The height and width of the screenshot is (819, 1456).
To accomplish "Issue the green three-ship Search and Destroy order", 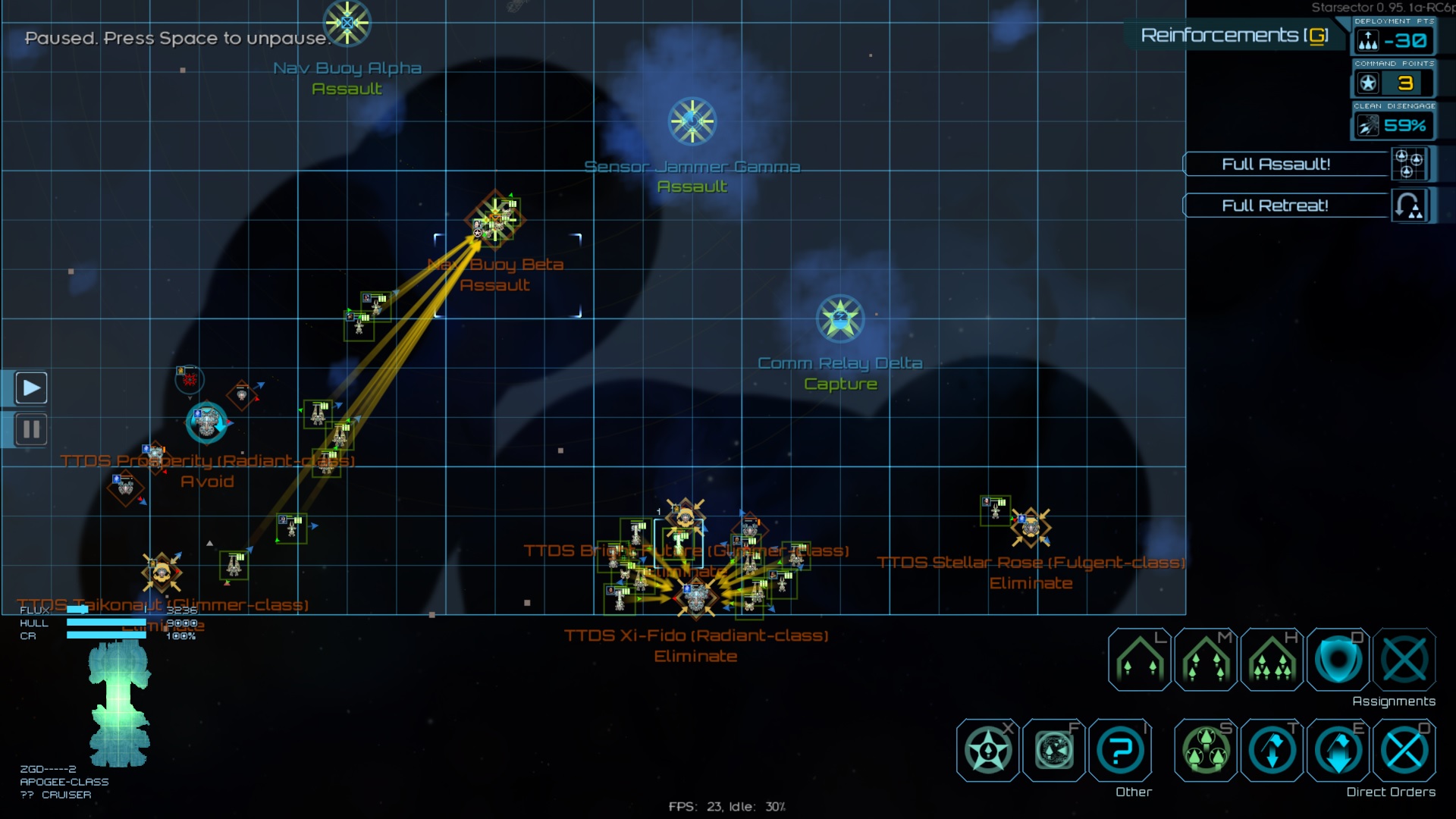I will pyautogui.click(x=1206, y=751).
